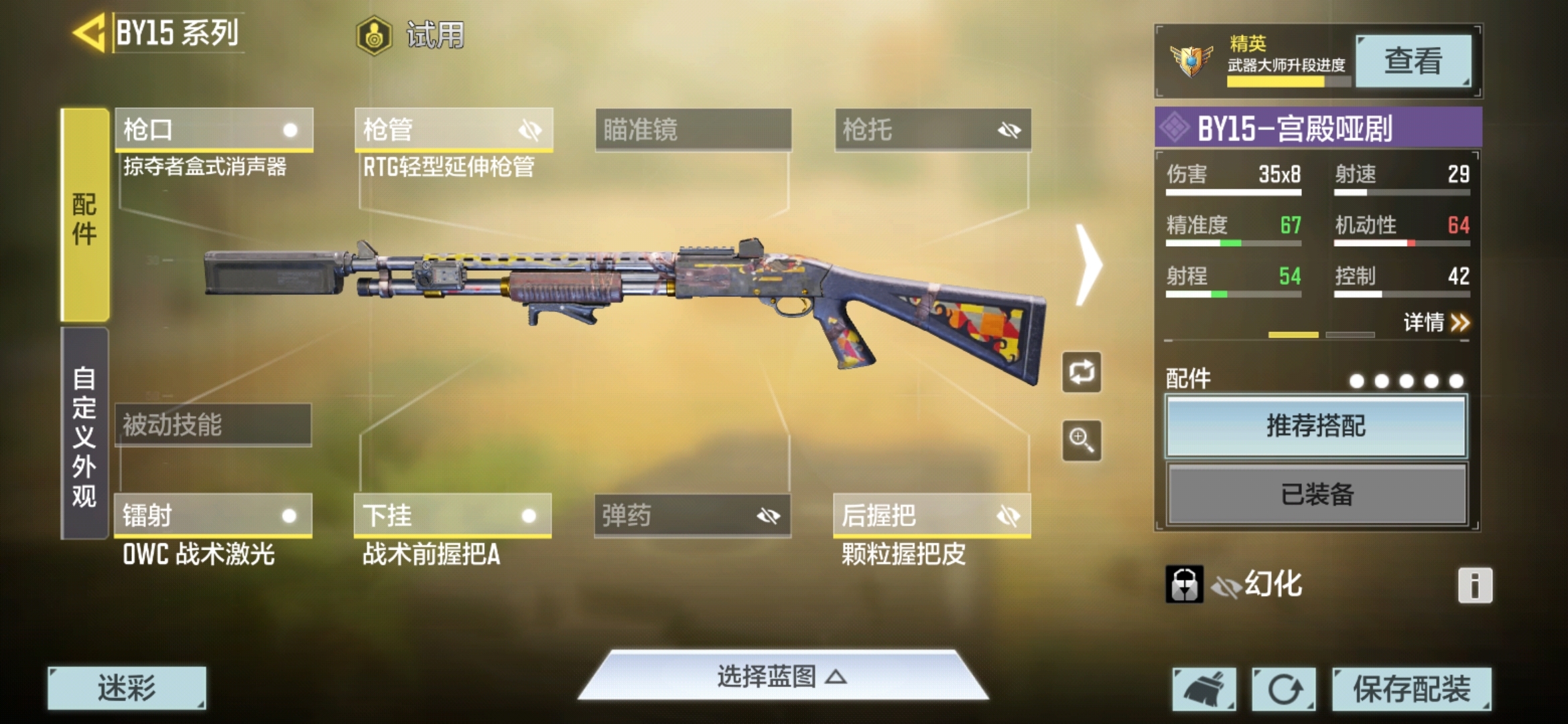Select the 枪口 muzzle attachment slot
The height and width of the screenshot is (724, 1568).
point(214,129)
